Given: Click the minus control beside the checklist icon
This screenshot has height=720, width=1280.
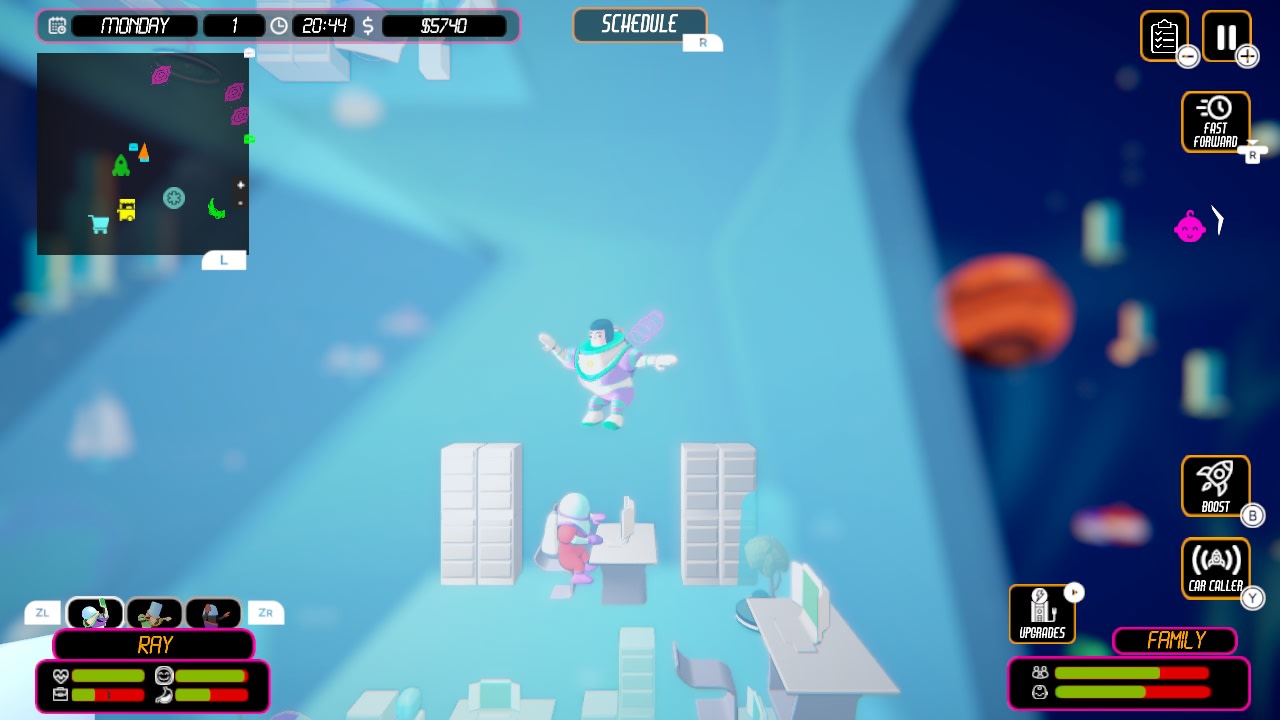Looking at the screenshot, I should 1187,57.
